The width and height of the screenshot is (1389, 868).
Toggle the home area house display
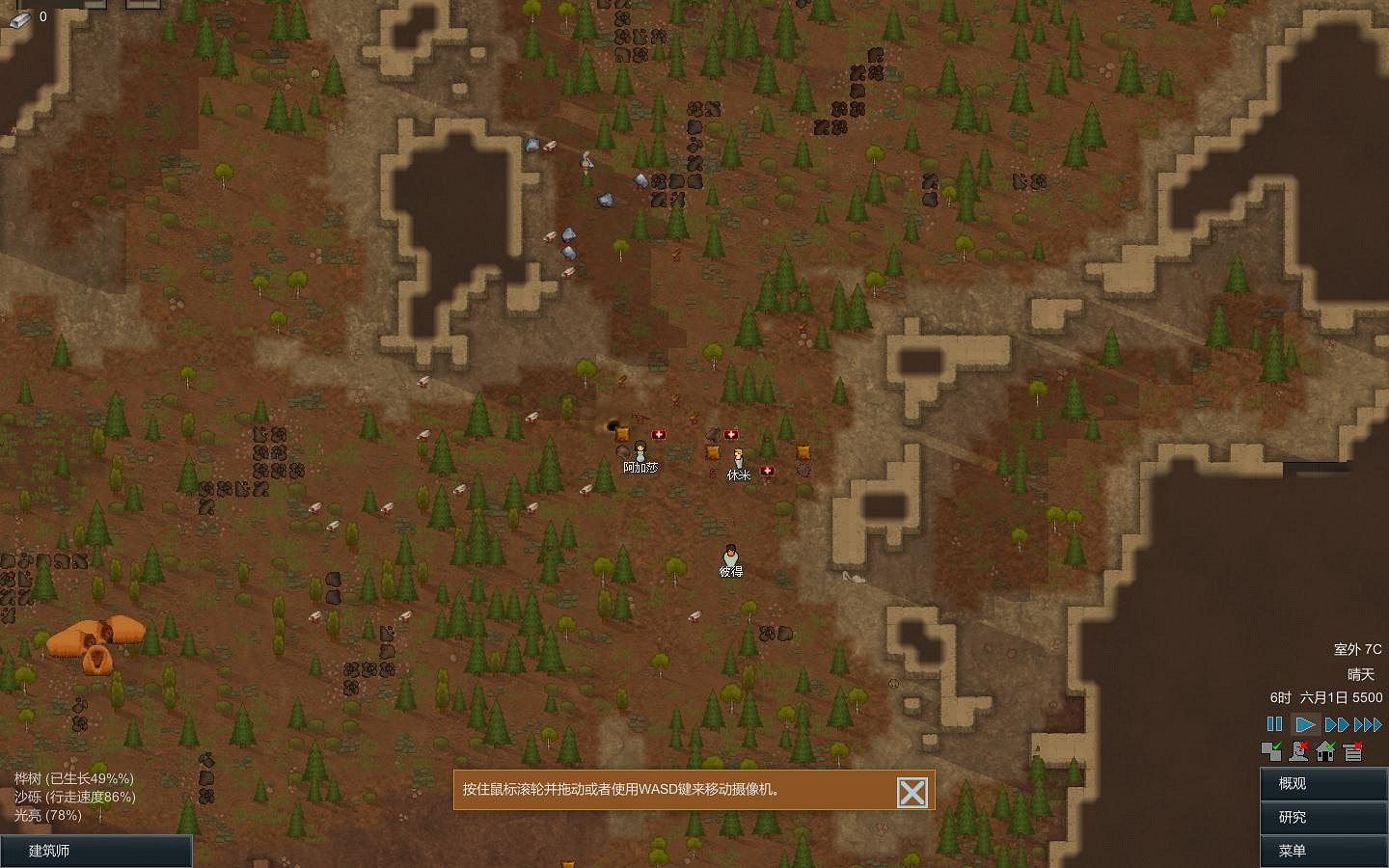click(x=1326, y=750)
